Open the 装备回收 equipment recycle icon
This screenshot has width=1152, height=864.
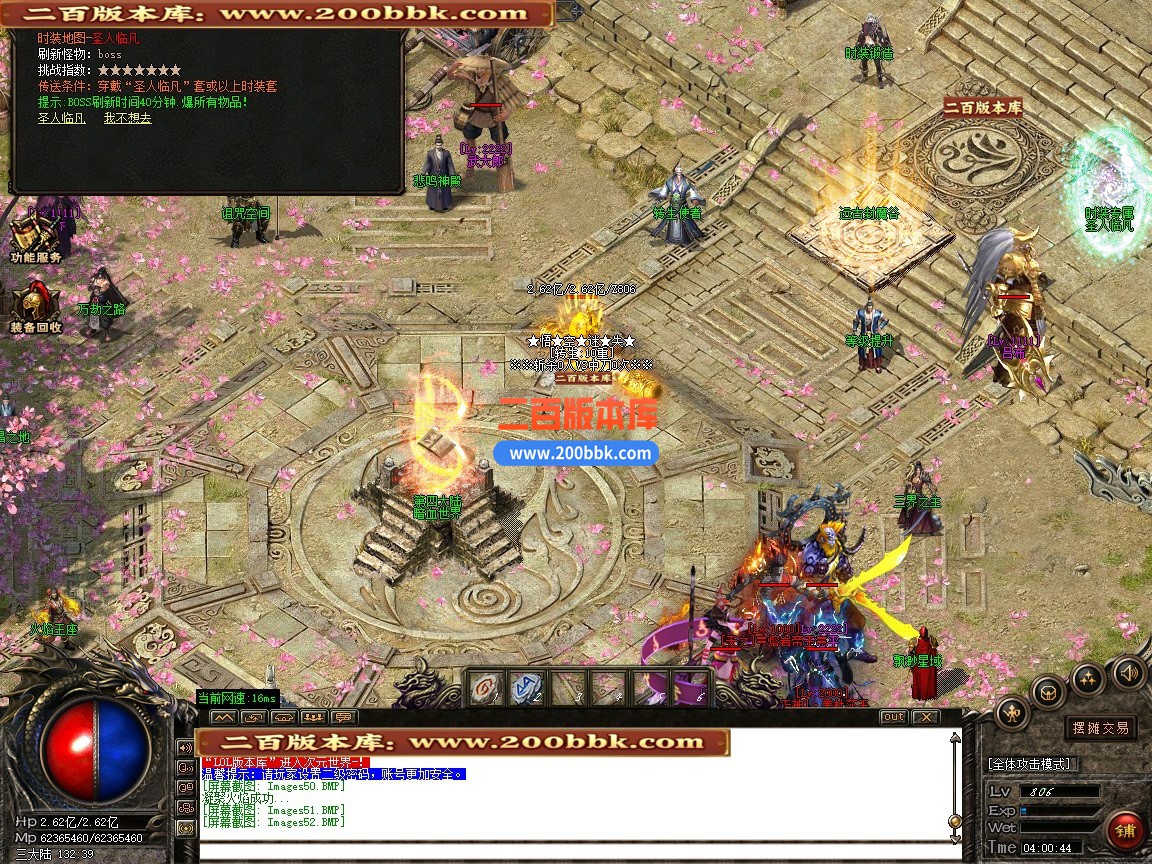point(35,306)
